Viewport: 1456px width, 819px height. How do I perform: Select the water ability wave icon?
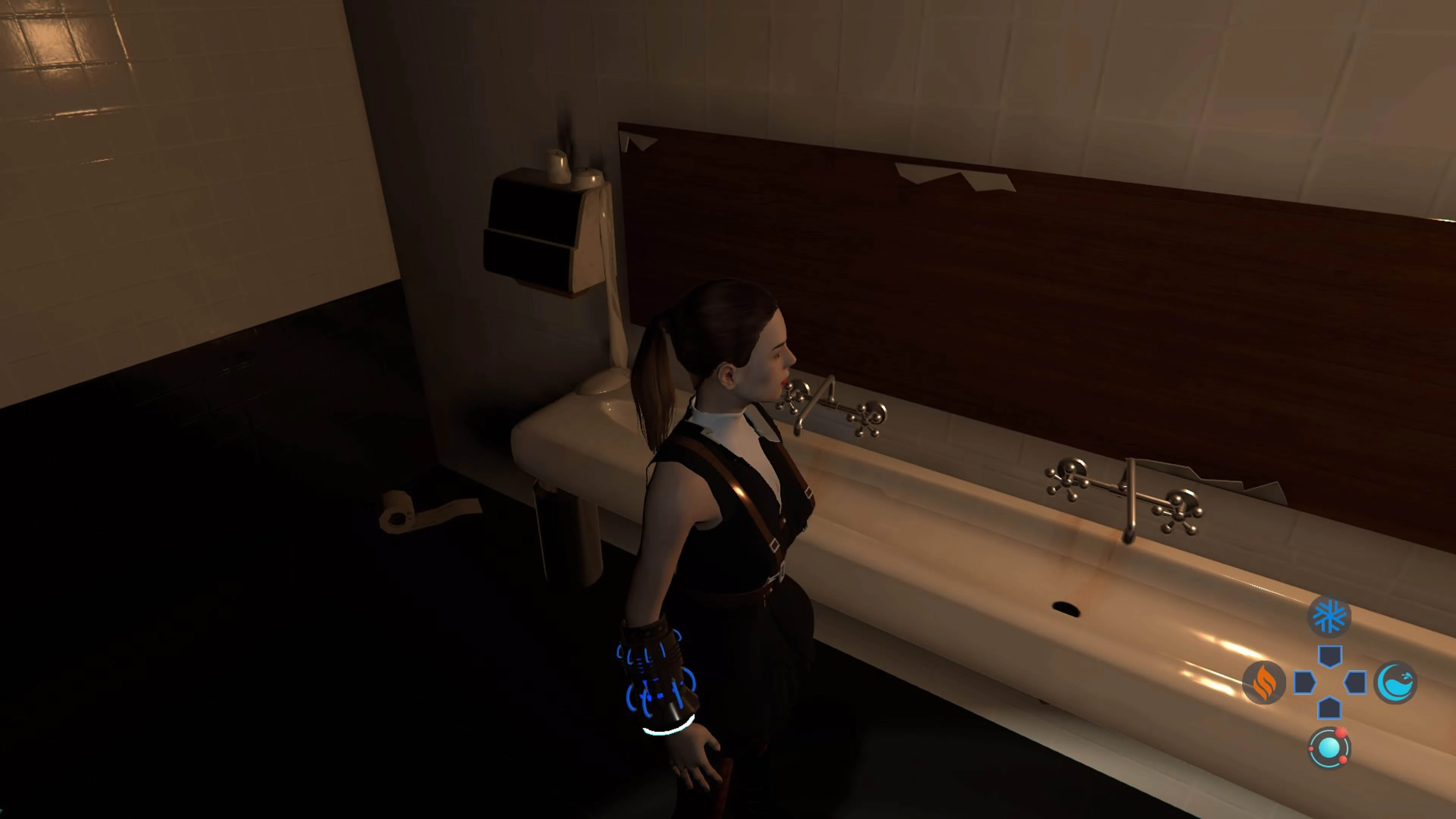point(1396,683)
